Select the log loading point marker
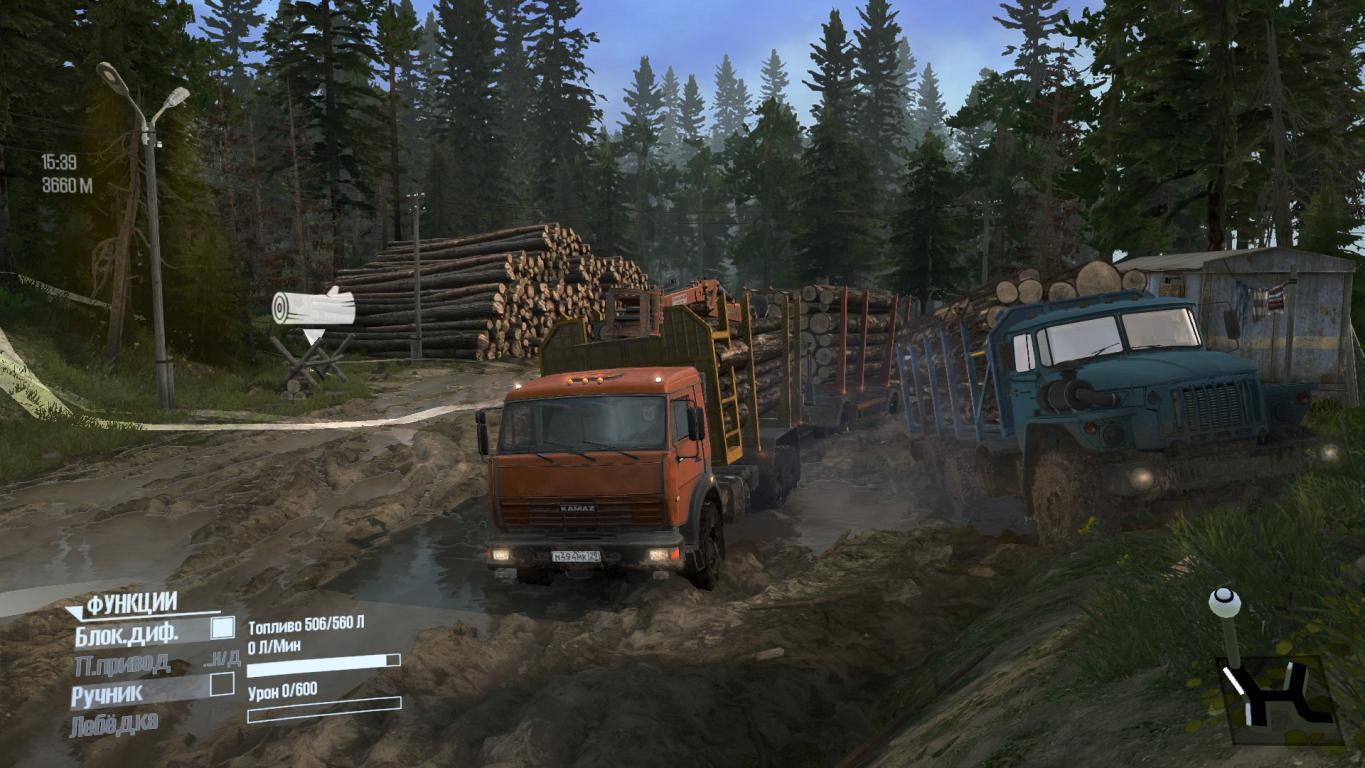This screenshot has width=1365, height=768. point(314,309)
